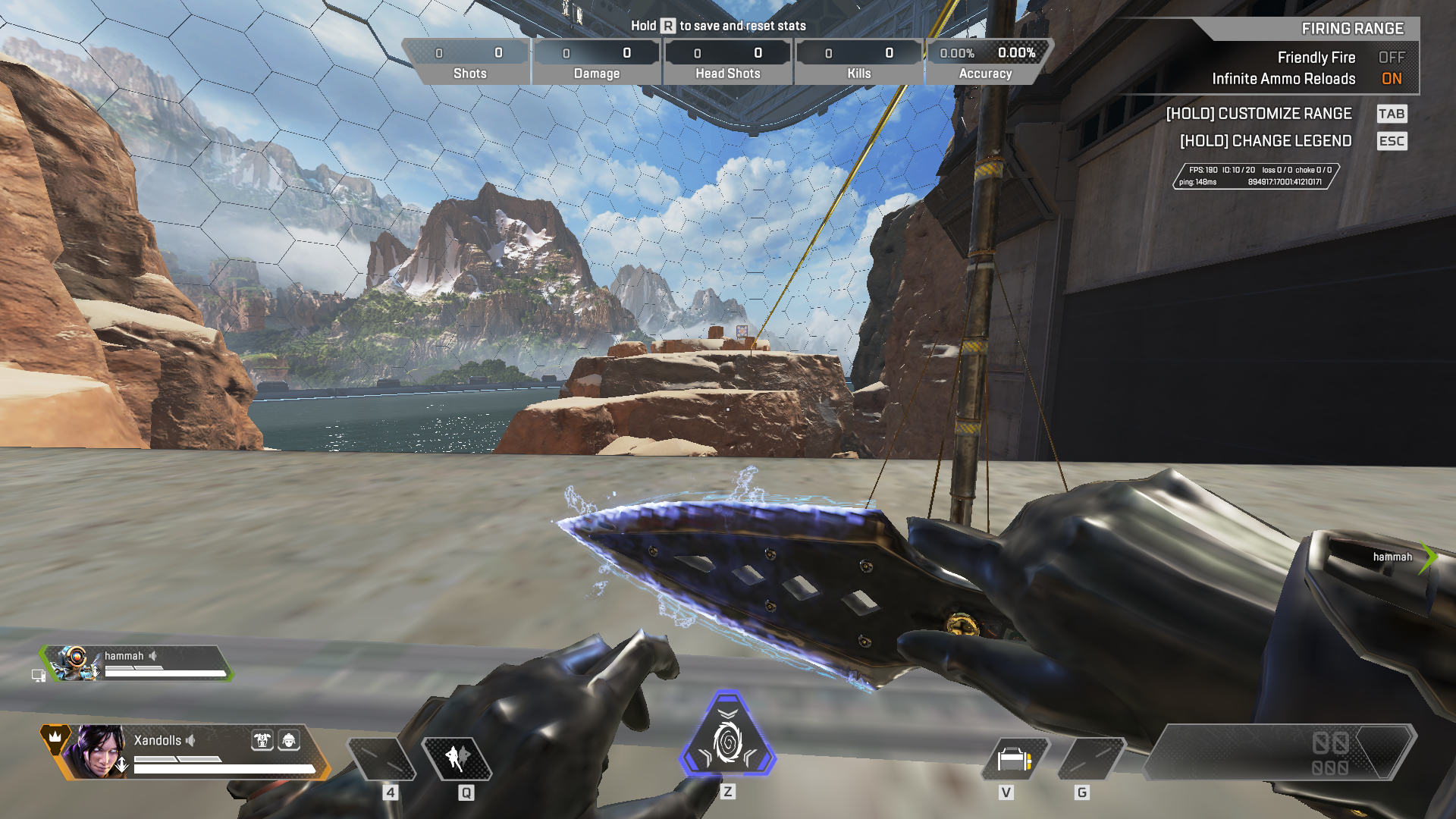Inspect the helmet icon beside Xandolls
Viewport: 1456px width, 819px height.
coord(289,740)
